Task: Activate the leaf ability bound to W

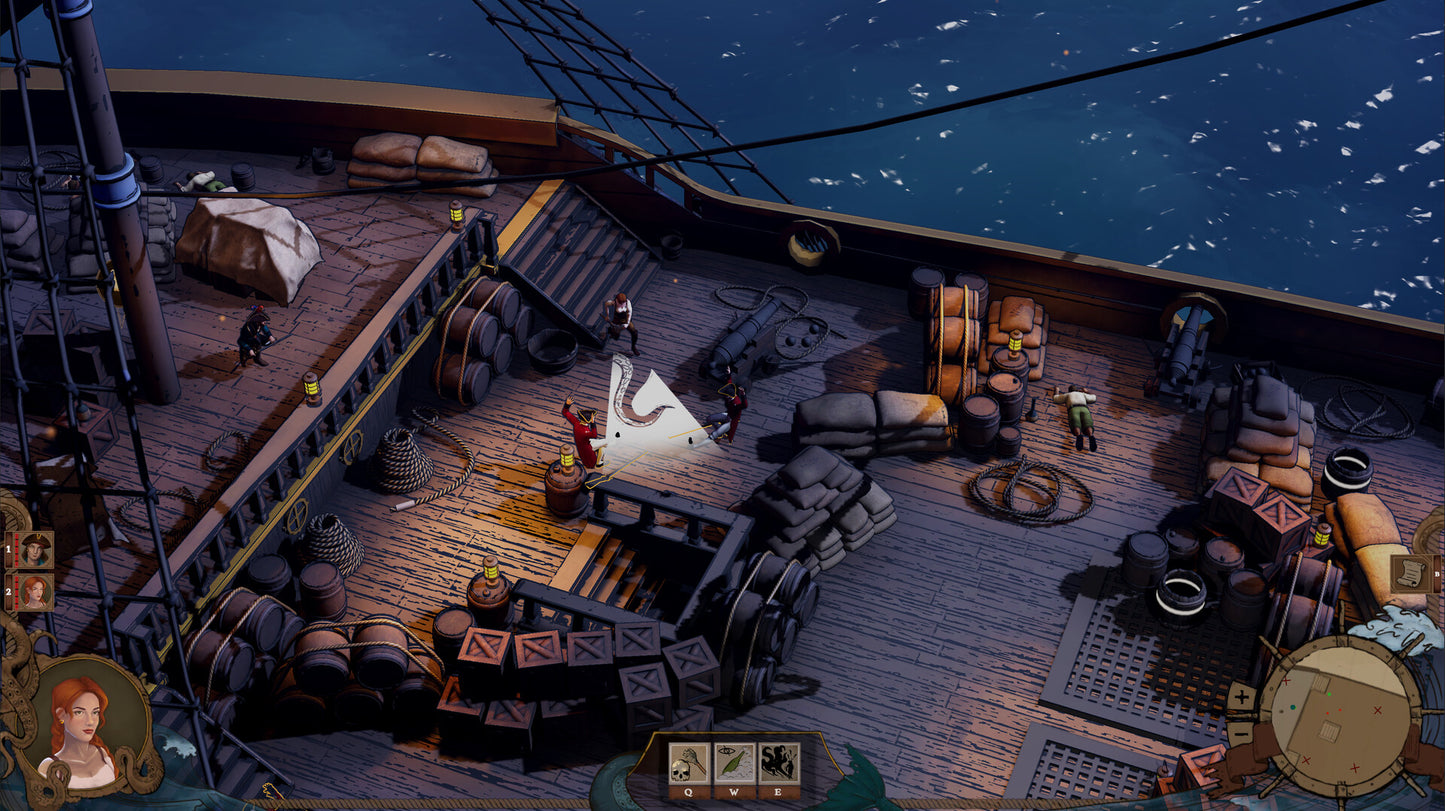Action: [x=734, y=763]
